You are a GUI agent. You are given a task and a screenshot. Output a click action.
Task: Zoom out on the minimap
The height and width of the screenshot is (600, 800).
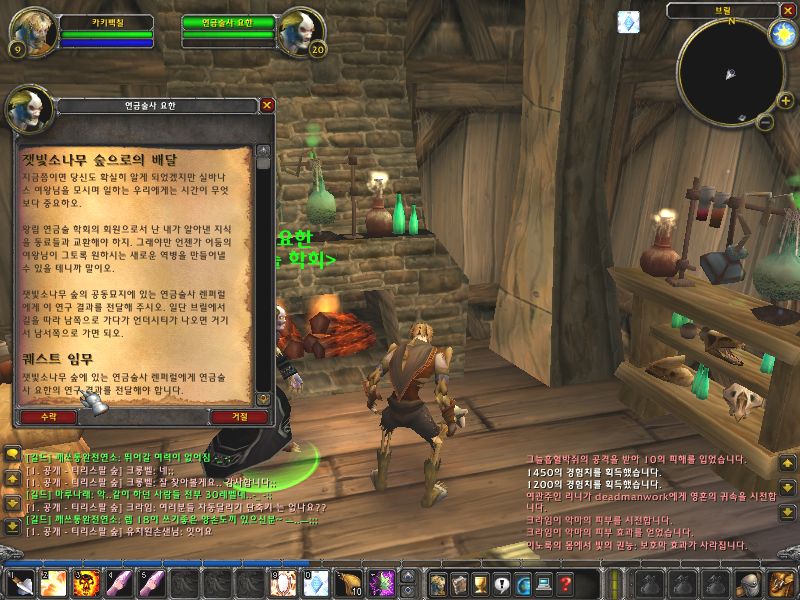point(764,123)
